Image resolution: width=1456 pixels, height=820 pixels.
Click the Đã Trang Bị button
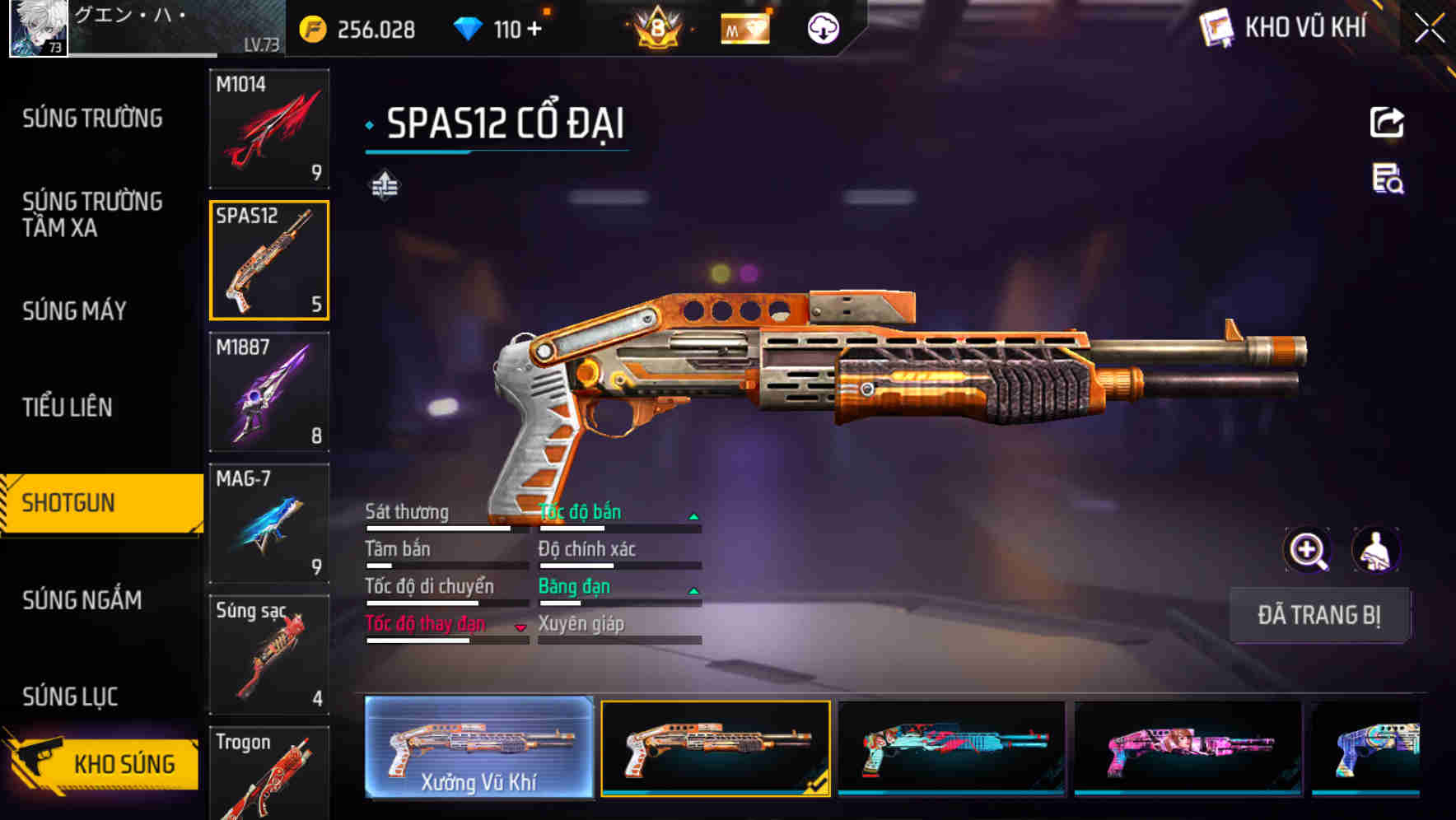(1318, 615)
